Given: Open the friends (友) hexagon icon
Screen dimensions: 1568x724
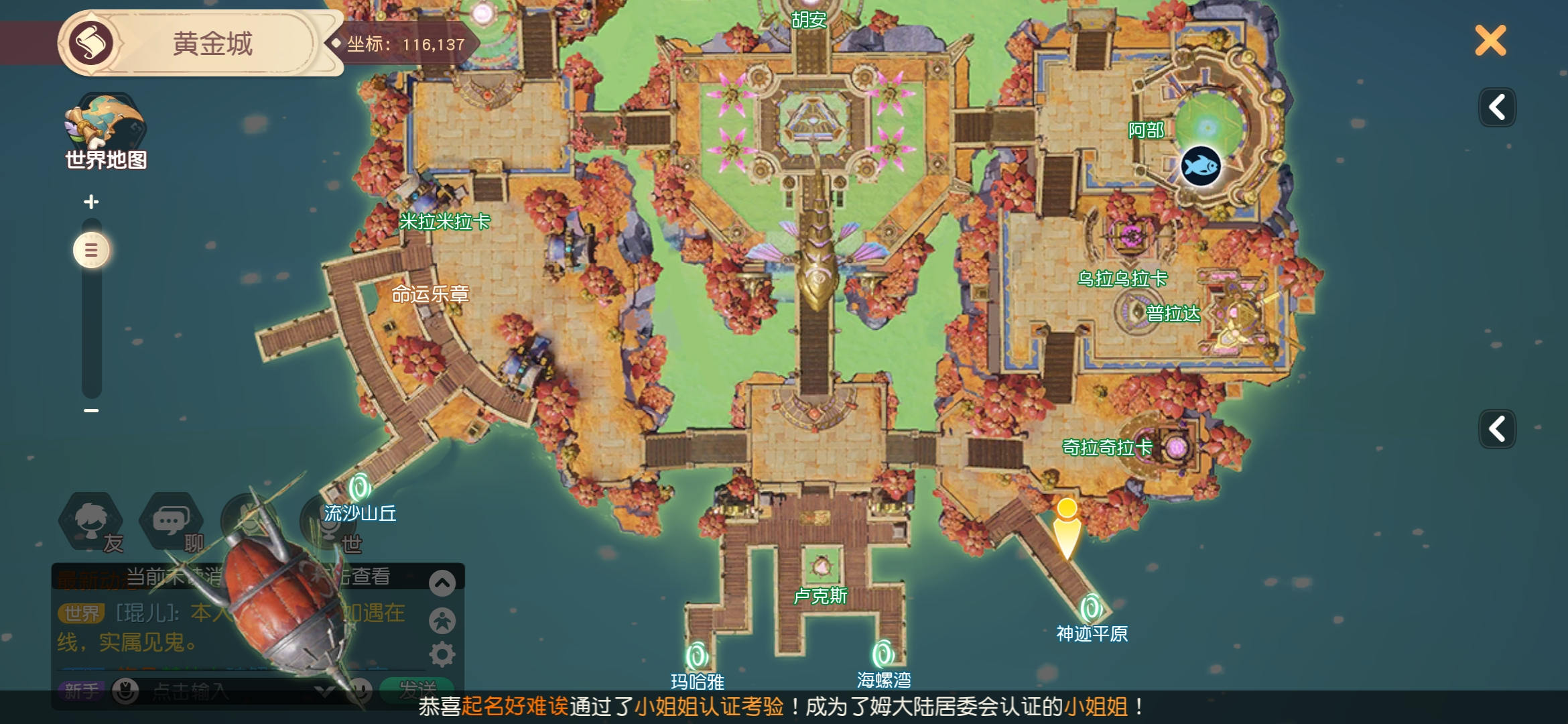Looking at the screenshot, I should 92,523.
